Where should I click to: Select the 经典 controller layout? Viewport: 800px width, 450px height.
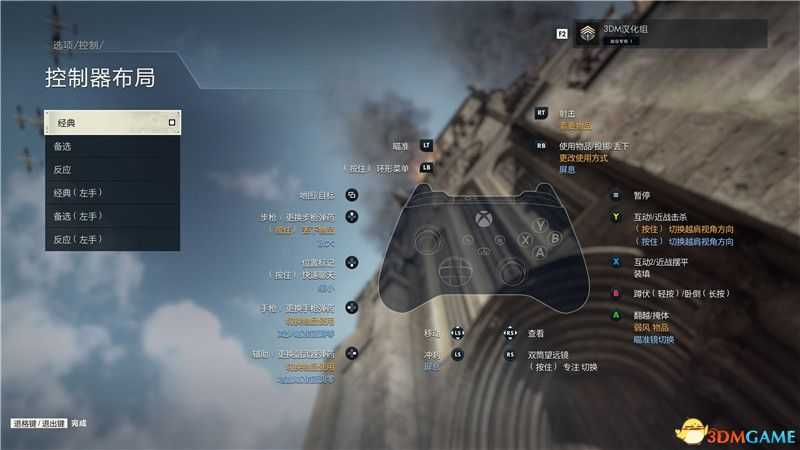112,123
